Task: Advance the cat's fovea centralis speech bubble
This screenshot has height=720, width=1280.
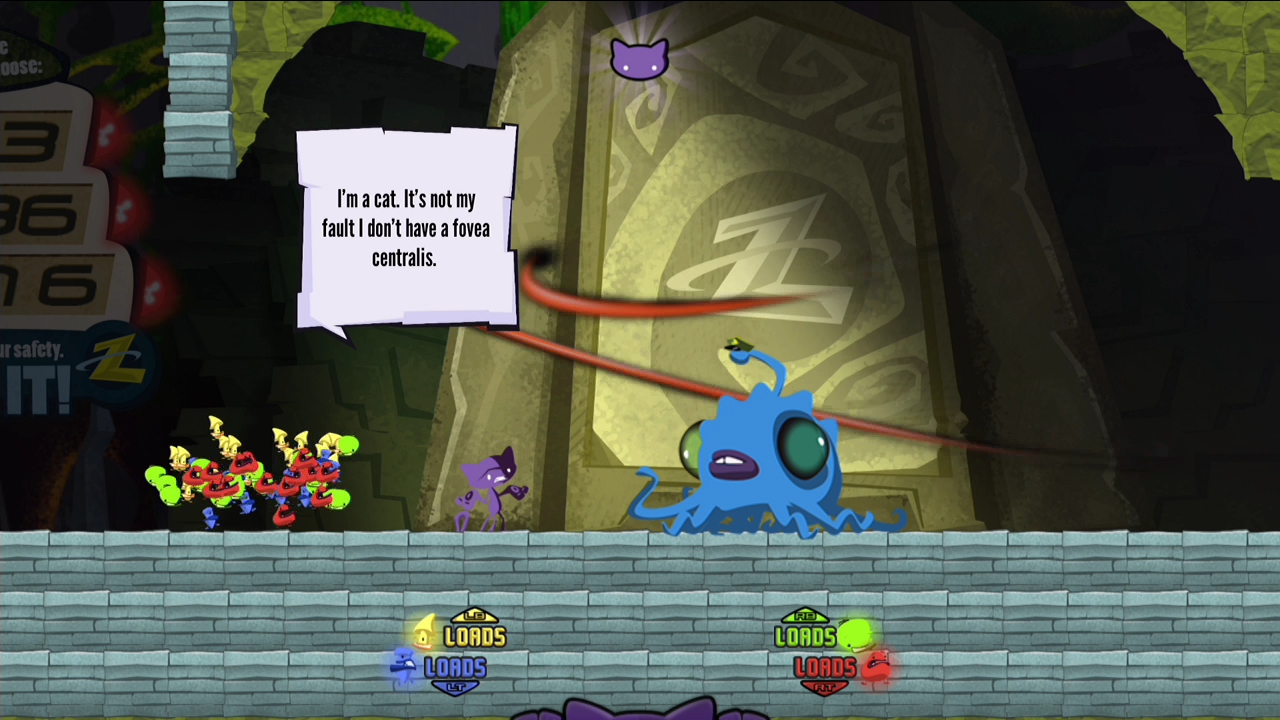Action: tap(406, 228)
